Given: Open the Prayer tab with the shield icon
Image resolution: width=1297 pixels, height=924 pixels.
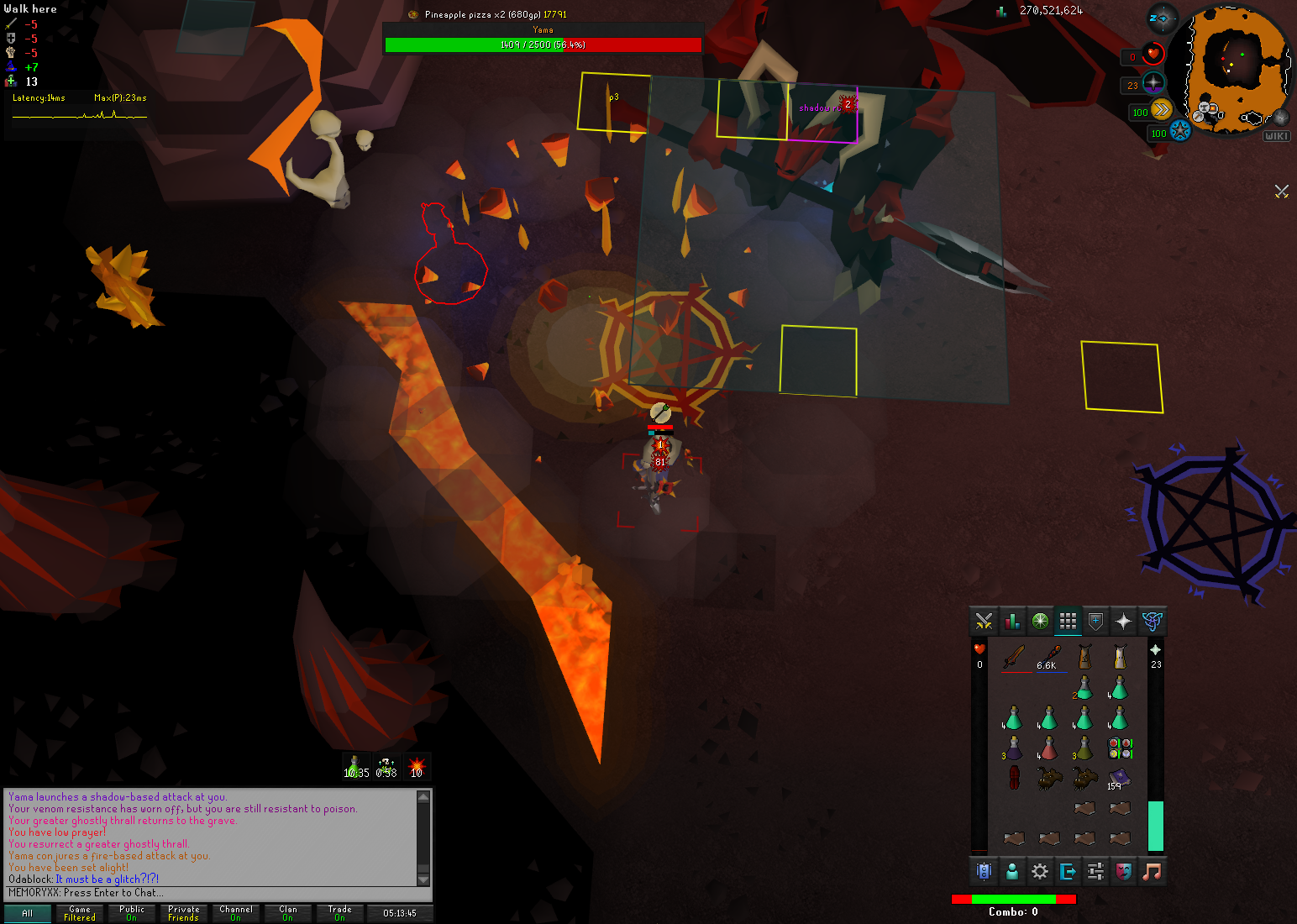Looking at the screenshot, I should click(1095, 622).
